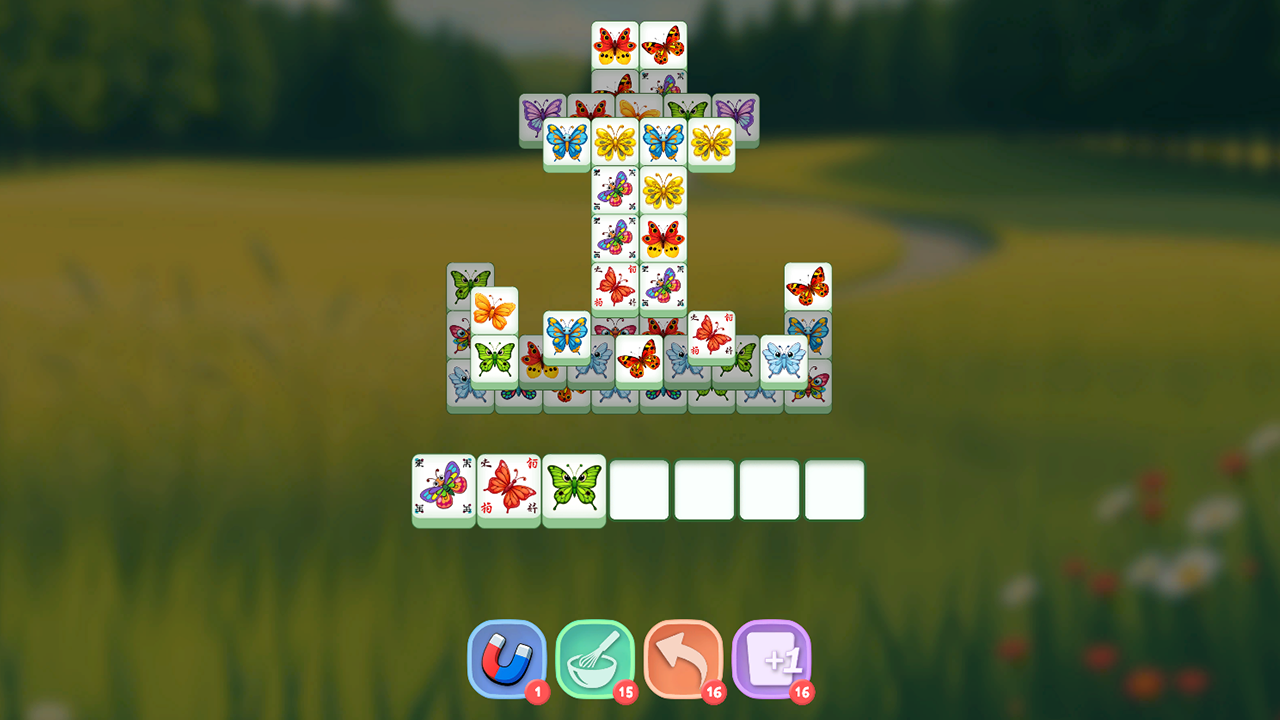Tap the green butterfly tile in the tray
The width and height of the screenshot is (1280, 720).
click(575, 488)
